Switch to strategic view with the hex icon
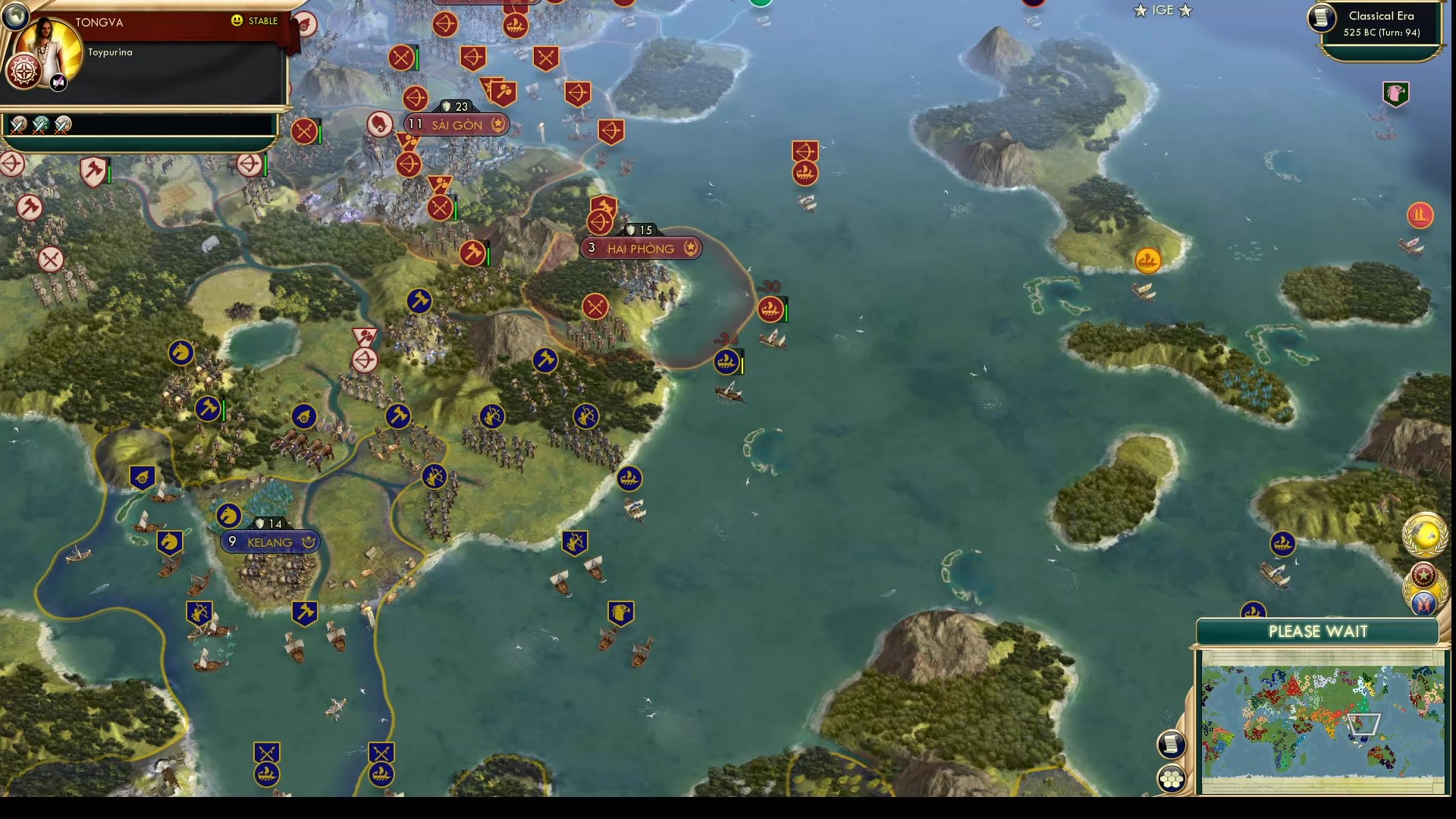The height and width of the screenshot is (819, 1456). [x=1172, y=777]
